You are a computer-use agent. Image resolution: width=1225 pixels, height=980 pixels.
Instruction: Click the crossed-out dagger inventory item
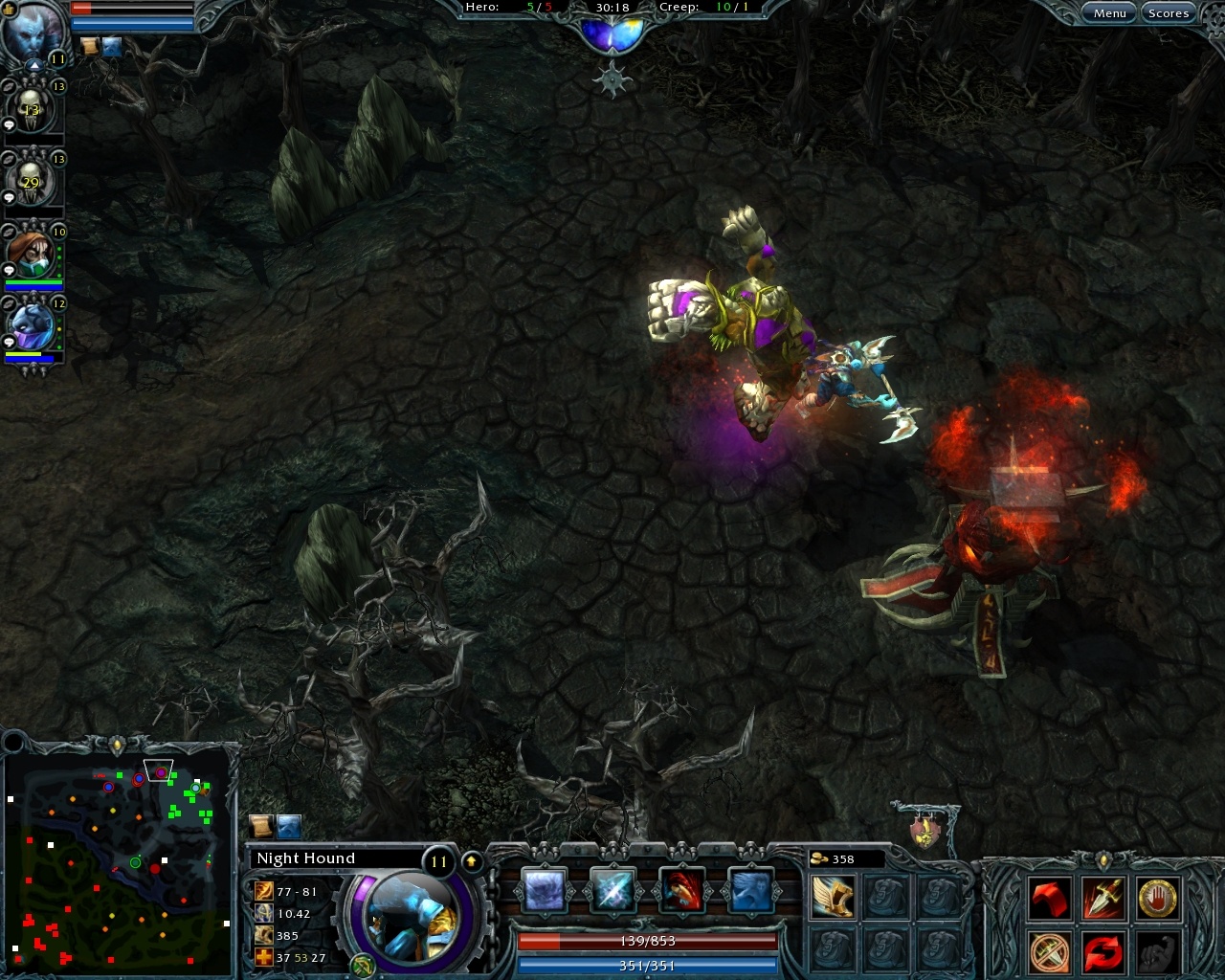click(1049, 953)
